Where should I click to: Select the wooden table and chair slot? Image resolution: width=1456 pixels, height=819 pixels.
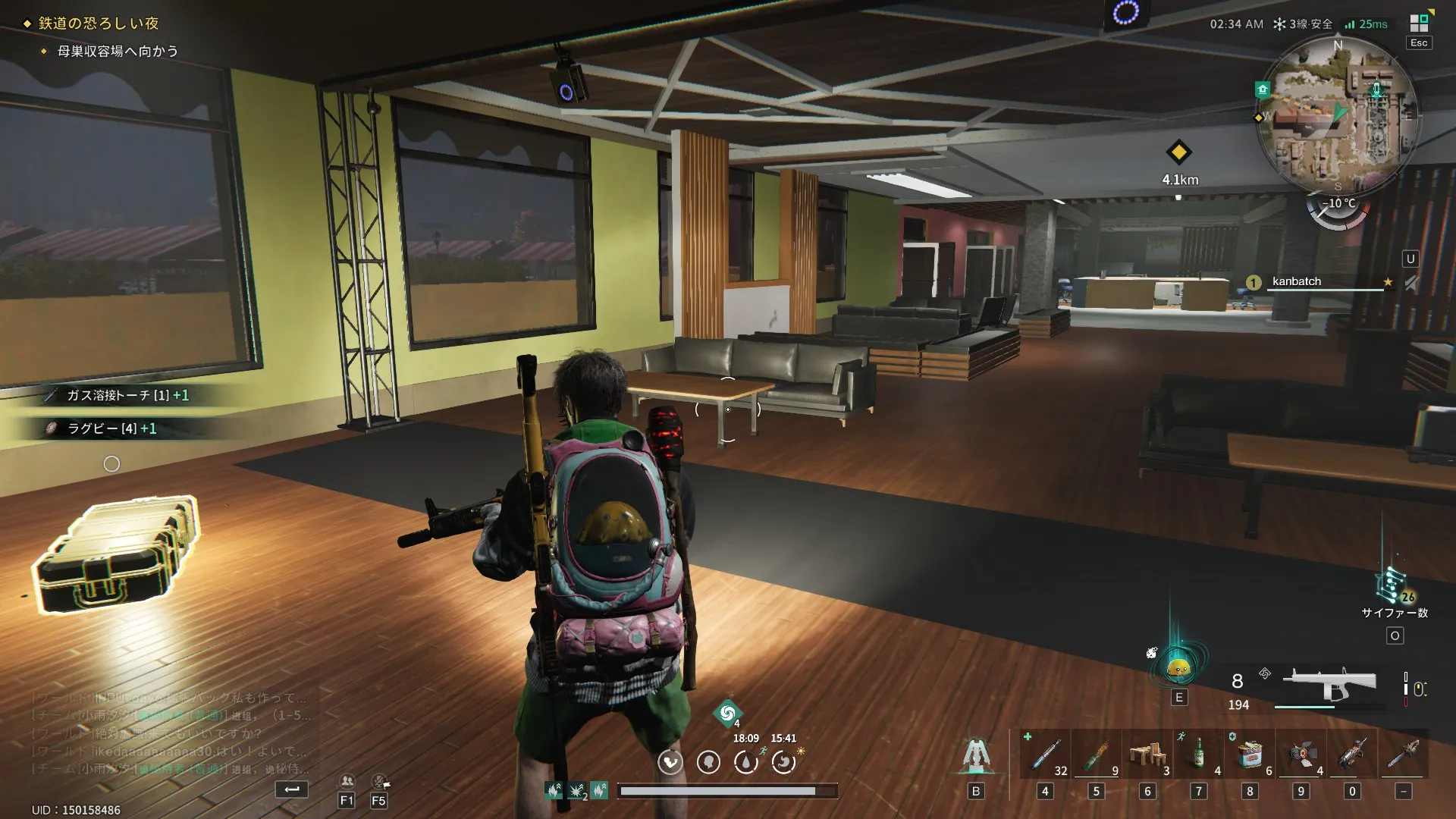pyautogui.click(x=1147, y=755)
